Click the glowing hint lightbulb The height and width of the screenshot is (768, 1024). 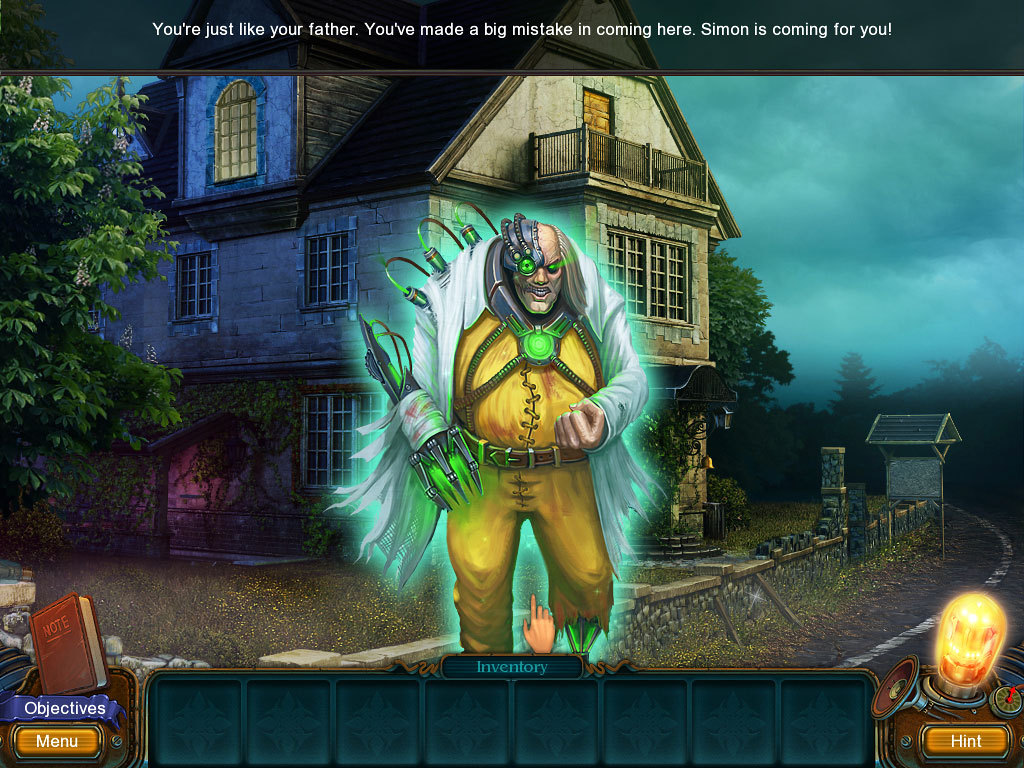coord(968,638)
